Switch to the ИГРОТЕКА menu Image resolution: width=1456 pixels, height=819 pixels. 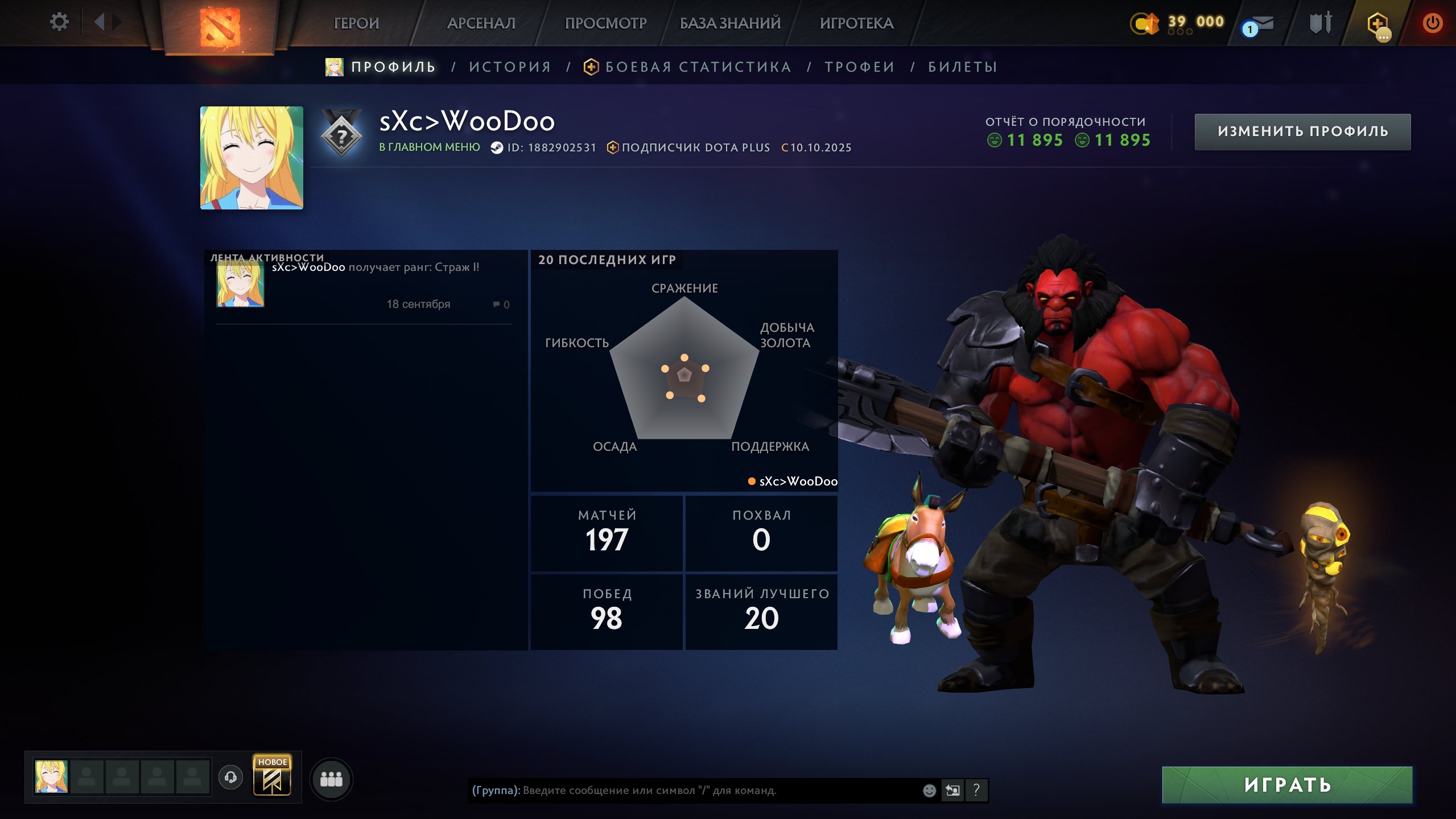(x=856, y=23)
